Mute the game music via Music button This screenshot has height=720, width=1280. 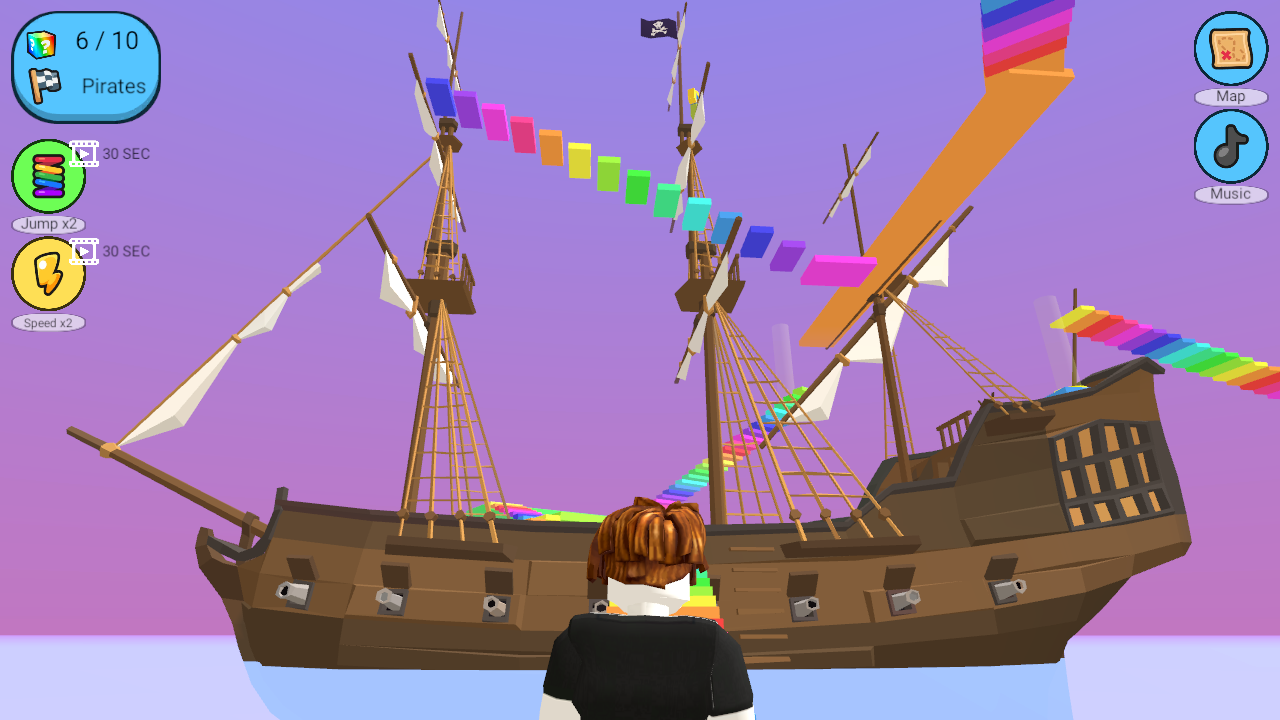(x=1229, y=146)
